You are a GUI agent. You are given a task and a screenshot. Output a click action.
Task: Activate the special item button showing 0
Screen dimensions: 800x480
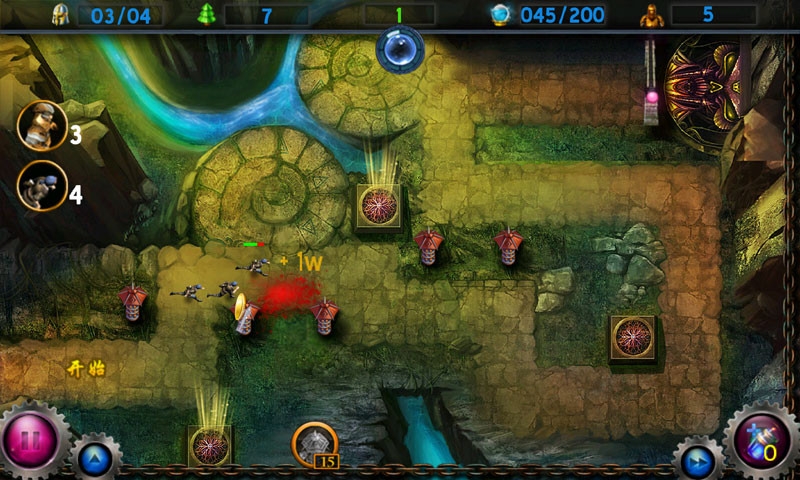(761, 441)
